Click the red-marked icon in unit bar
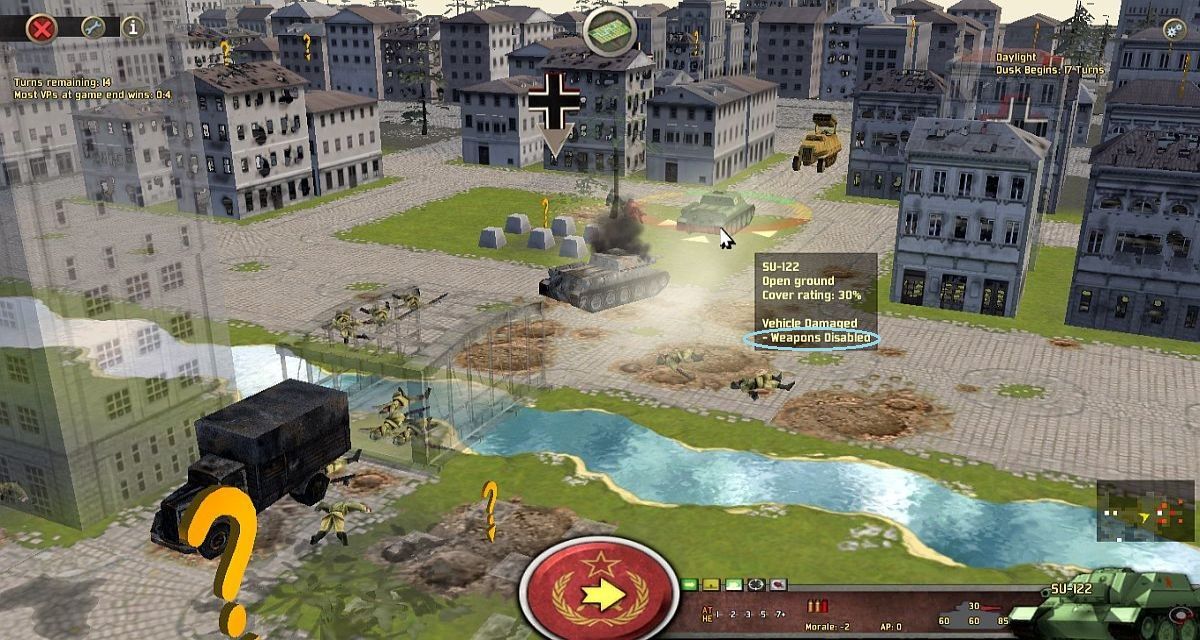The width and height of the screenshot is (1200, 640). pos(777,585)
